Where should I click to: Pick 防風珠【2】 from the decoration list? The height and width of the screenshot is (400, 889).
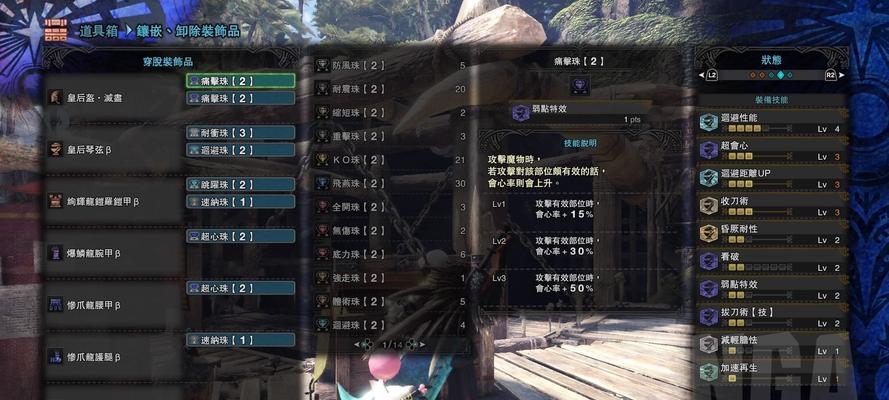(x=390, y=65)
